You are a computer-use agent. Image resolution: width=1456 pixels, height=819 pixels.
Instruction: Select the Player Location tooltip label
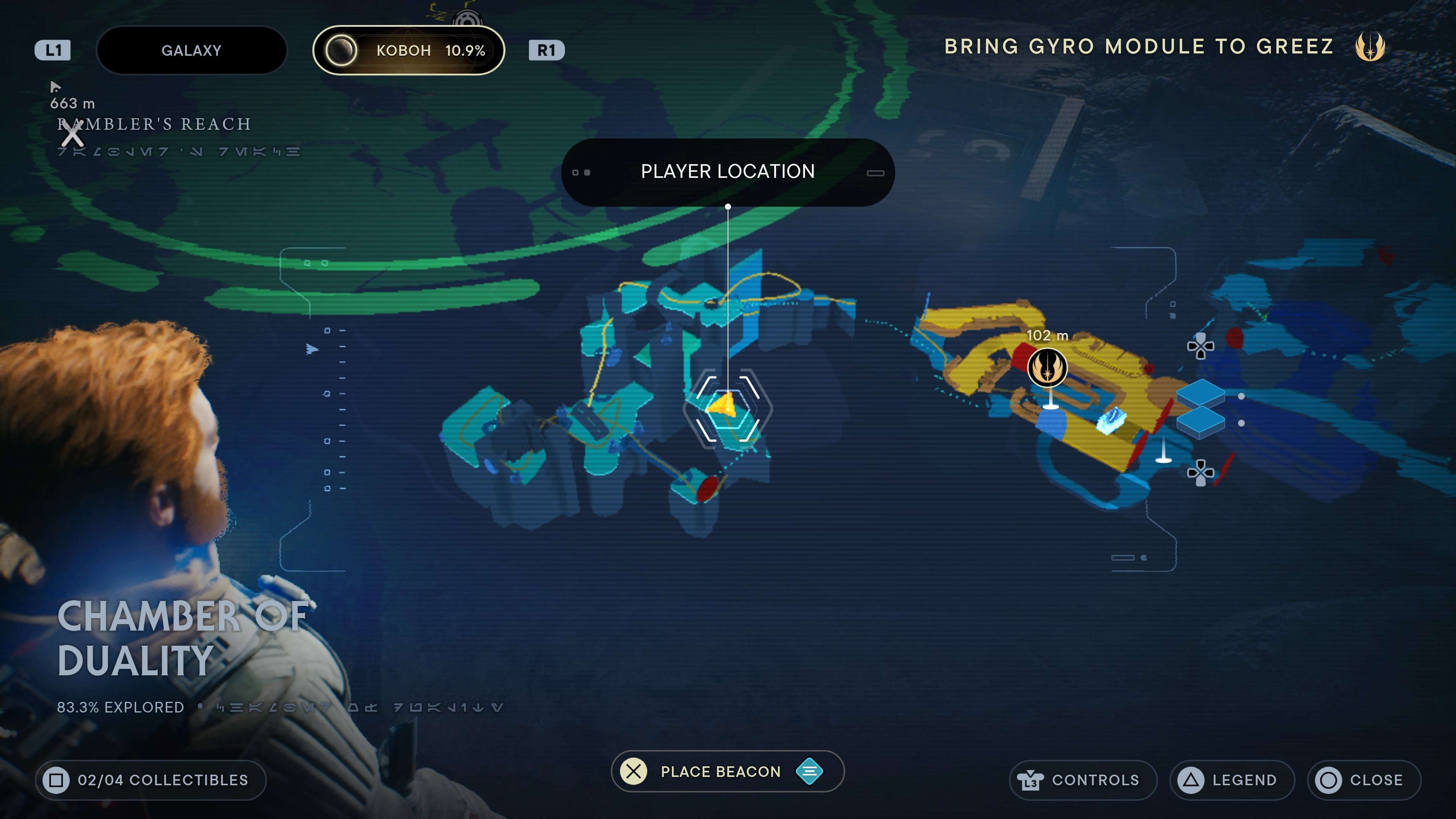click(x=728, y=172)
